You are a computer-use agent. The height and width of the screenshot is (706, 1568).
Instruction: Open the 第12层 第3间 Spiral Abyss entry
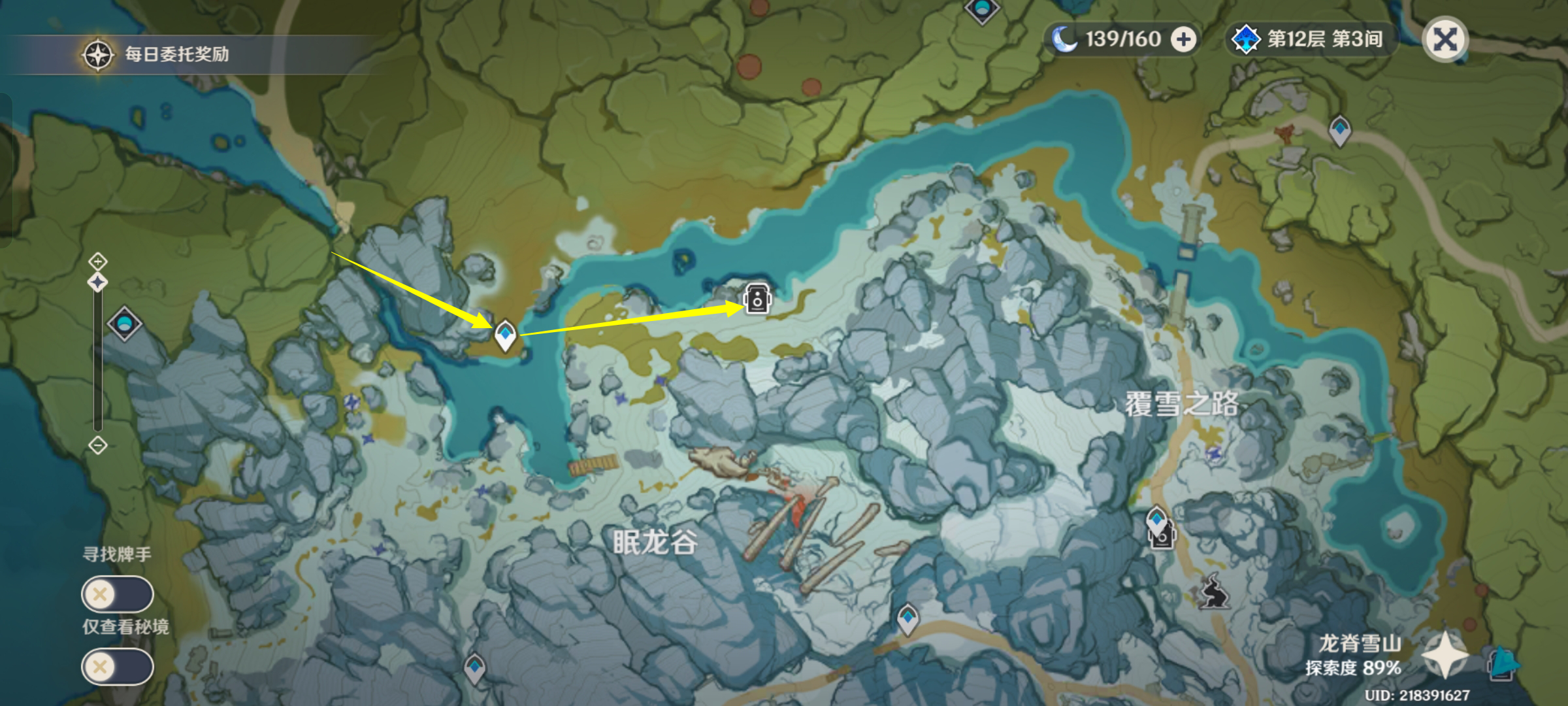(x=1309, y=39)
